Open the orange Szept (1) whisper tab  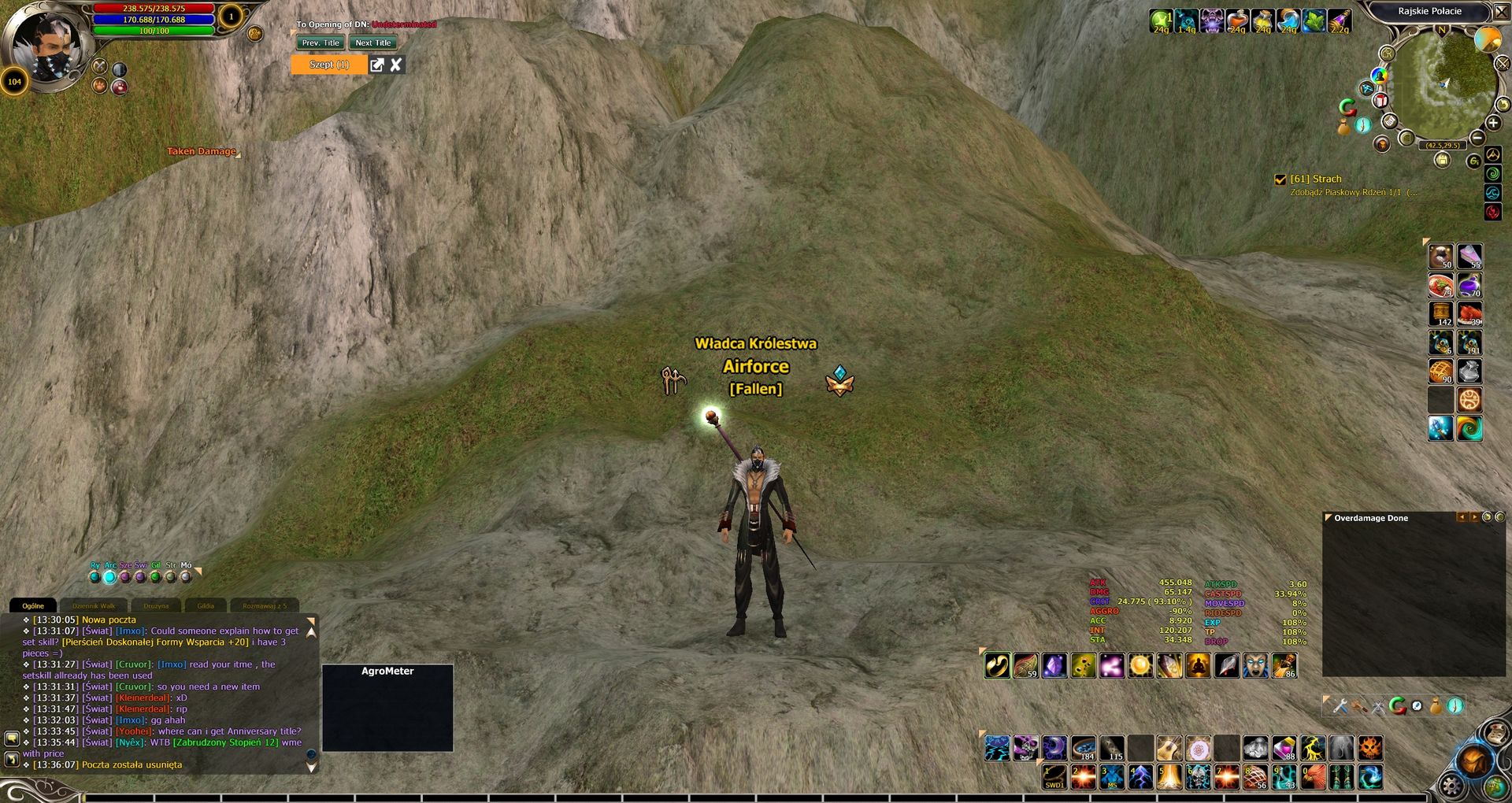329,65
